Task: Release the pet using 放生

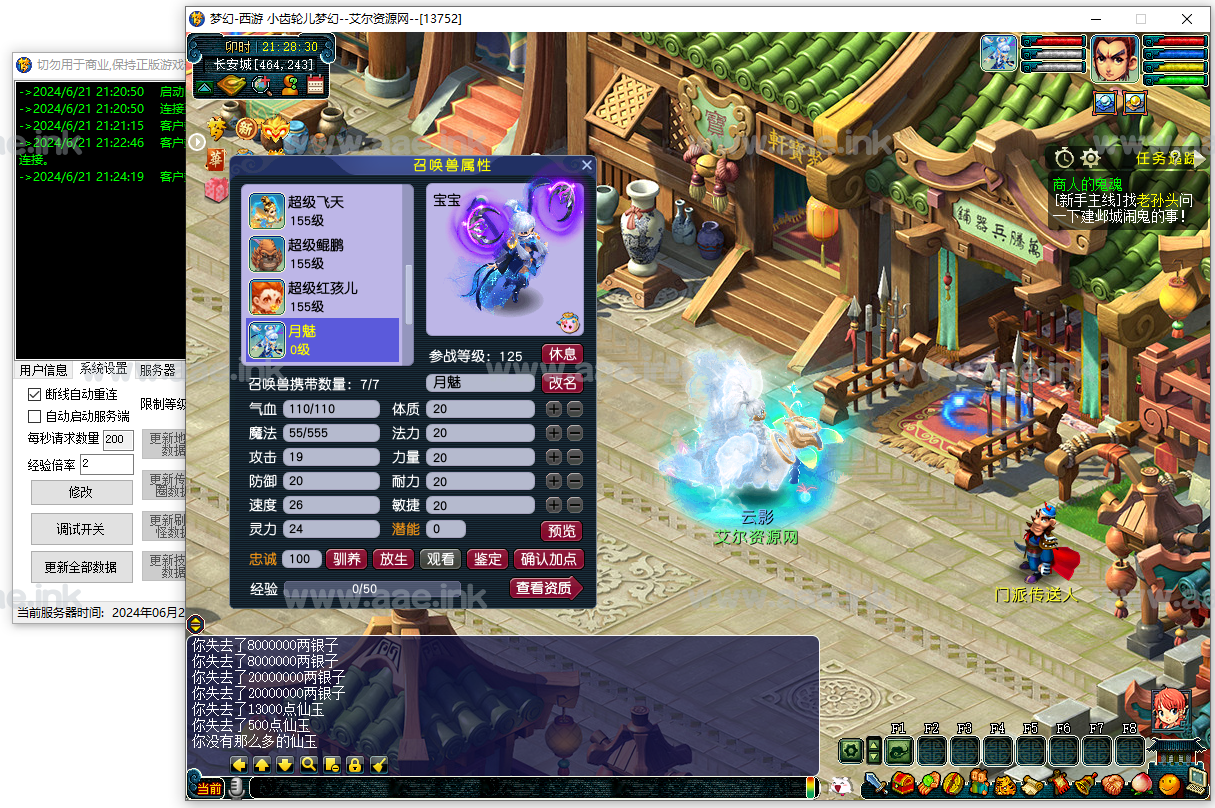Action: click(x=394, y=560)
